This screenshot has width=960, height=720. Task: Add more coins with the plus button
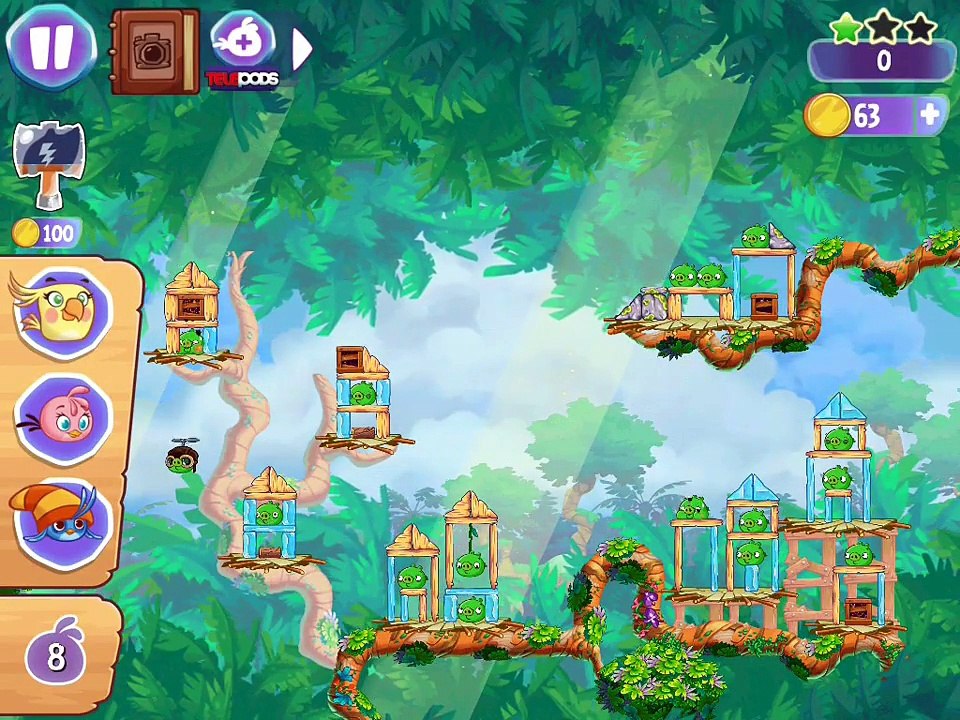pos(930,116)
